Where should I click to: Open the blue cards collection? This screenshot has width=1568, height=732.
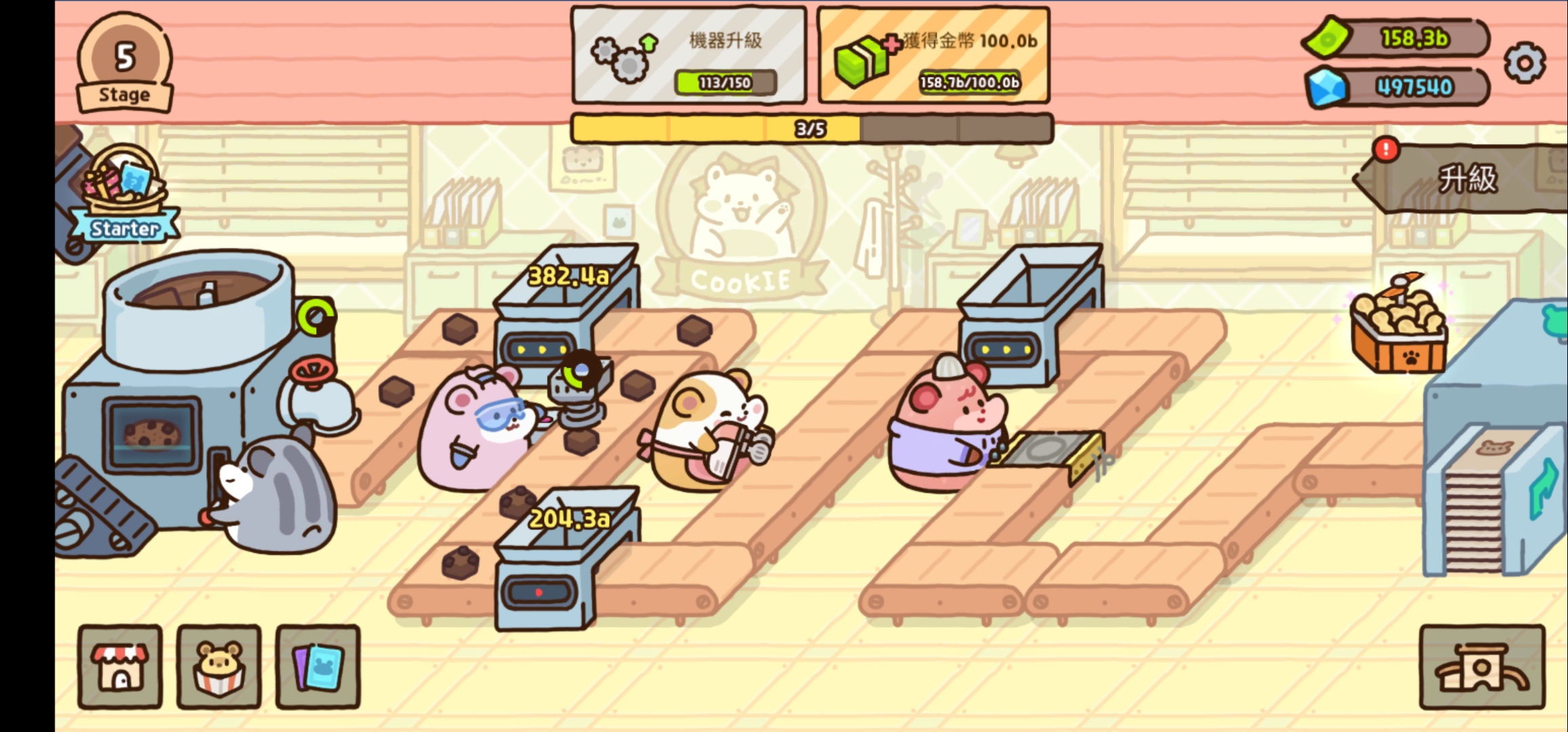click(x=318, y=667)
